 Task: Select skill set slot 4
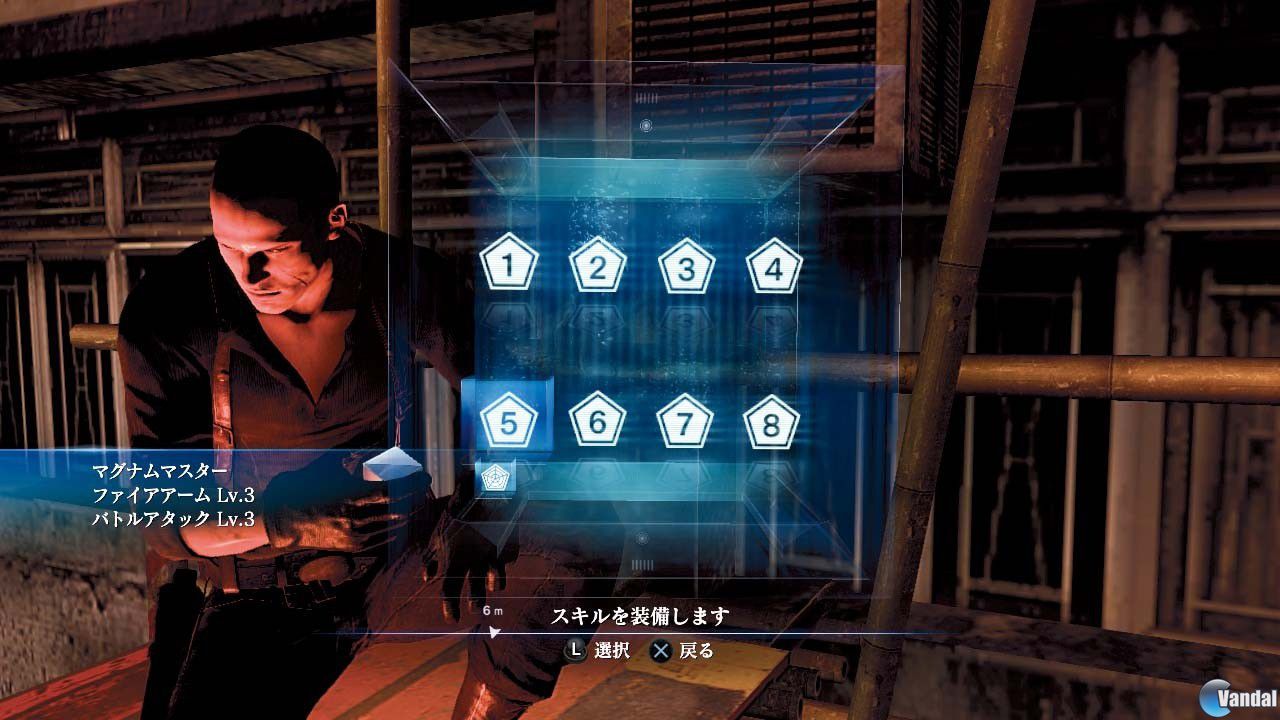tap(774, 267)
